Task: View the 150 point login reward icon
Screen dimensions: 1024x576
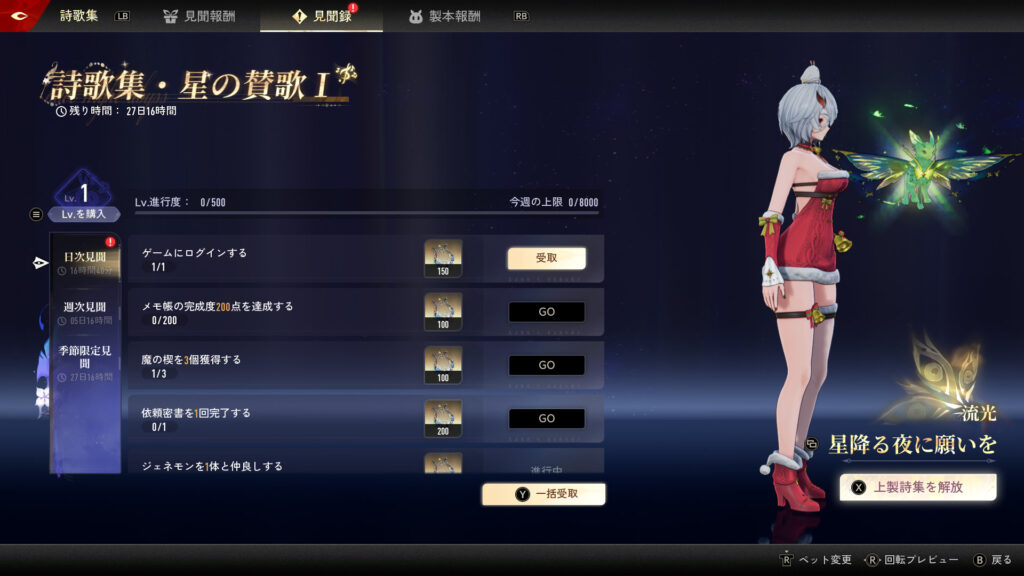Action: tap(443, 257)
